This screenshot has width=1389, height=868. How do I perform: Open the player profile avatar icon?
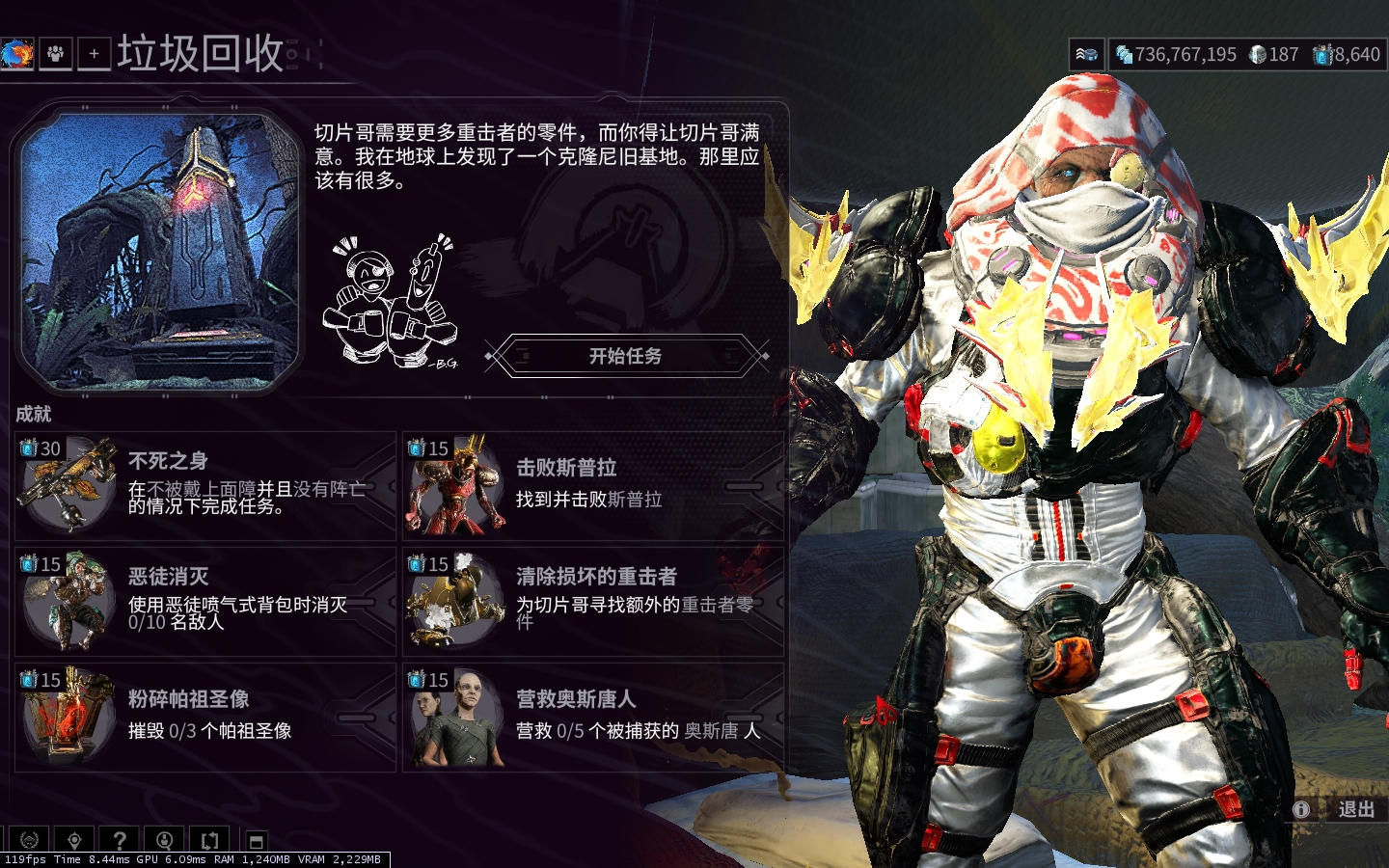pos(16,54)
